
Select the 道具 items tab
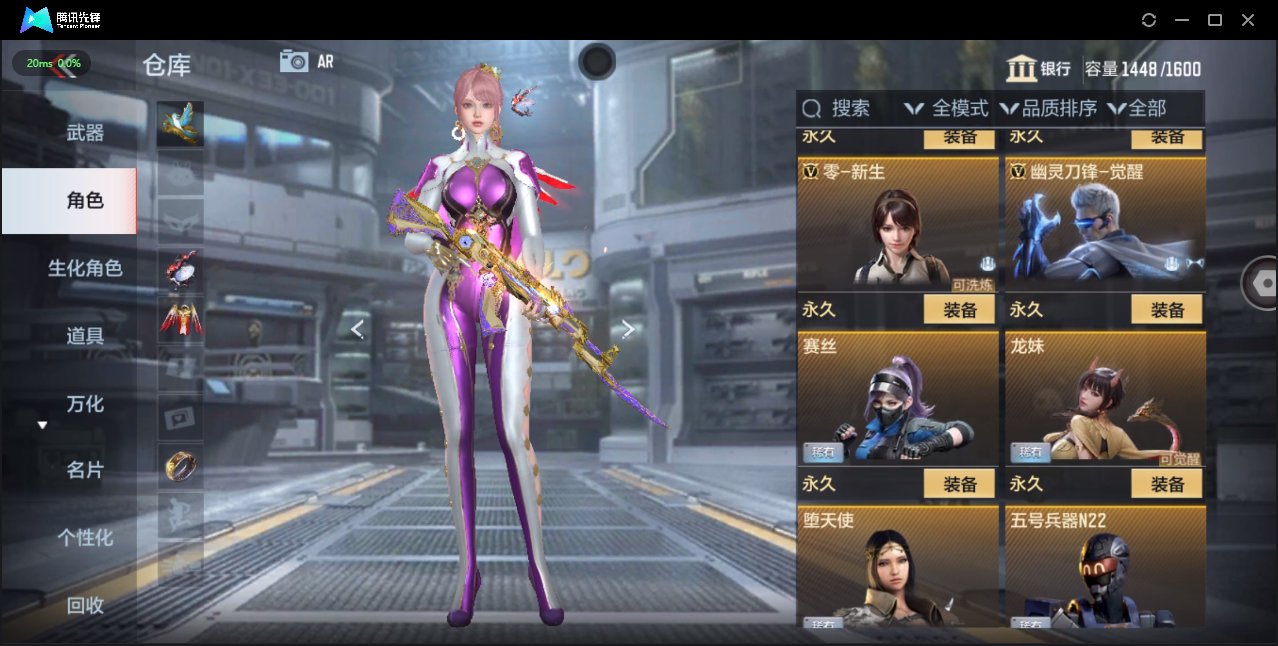point(85,336)
